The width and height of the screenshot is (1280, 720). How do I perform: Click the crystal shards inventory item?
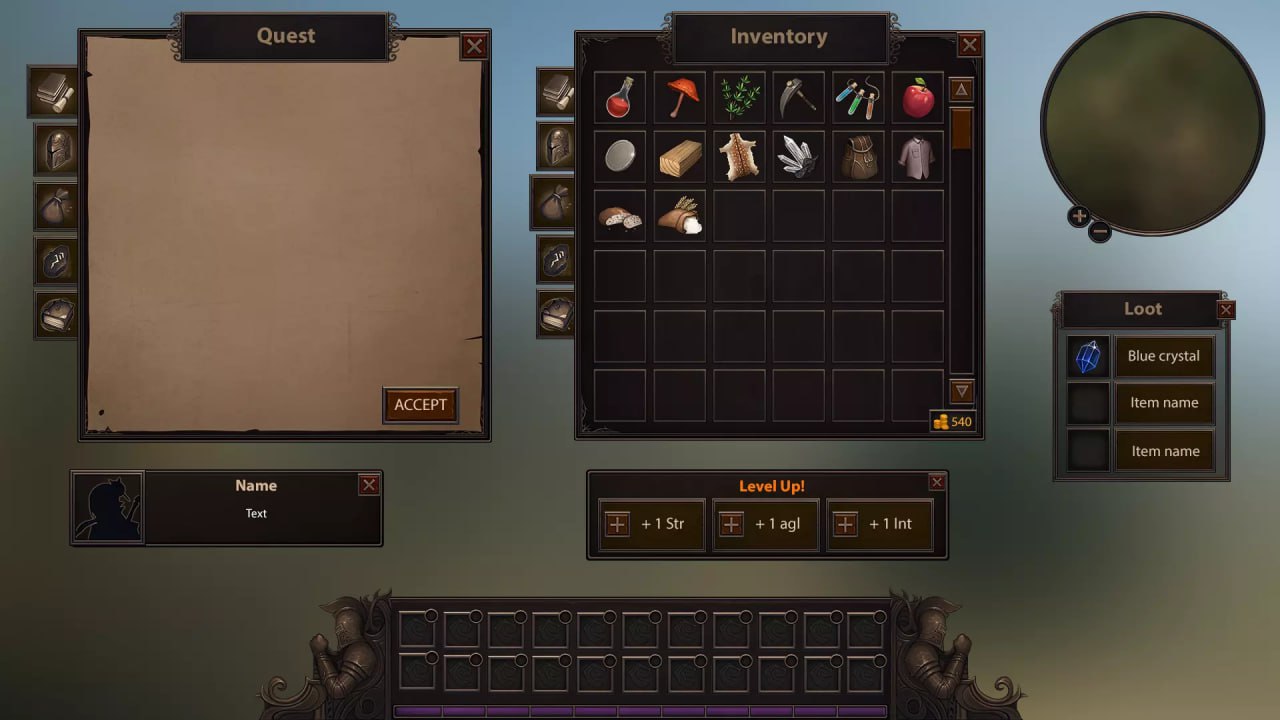click(x=798, y=157)
